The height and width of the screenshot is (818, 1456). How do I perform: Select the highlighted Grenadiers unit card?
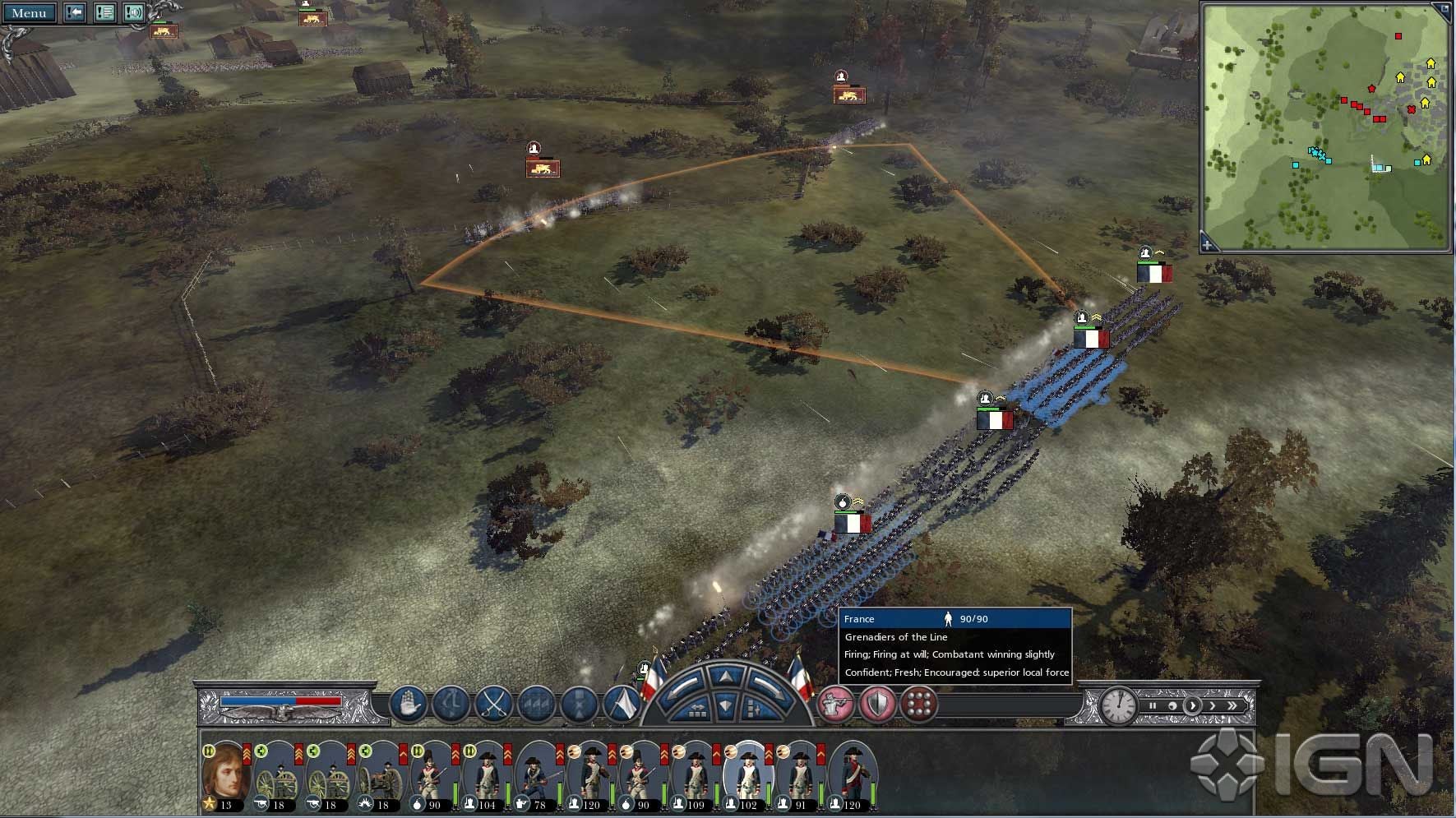click(x=746, y=777)
